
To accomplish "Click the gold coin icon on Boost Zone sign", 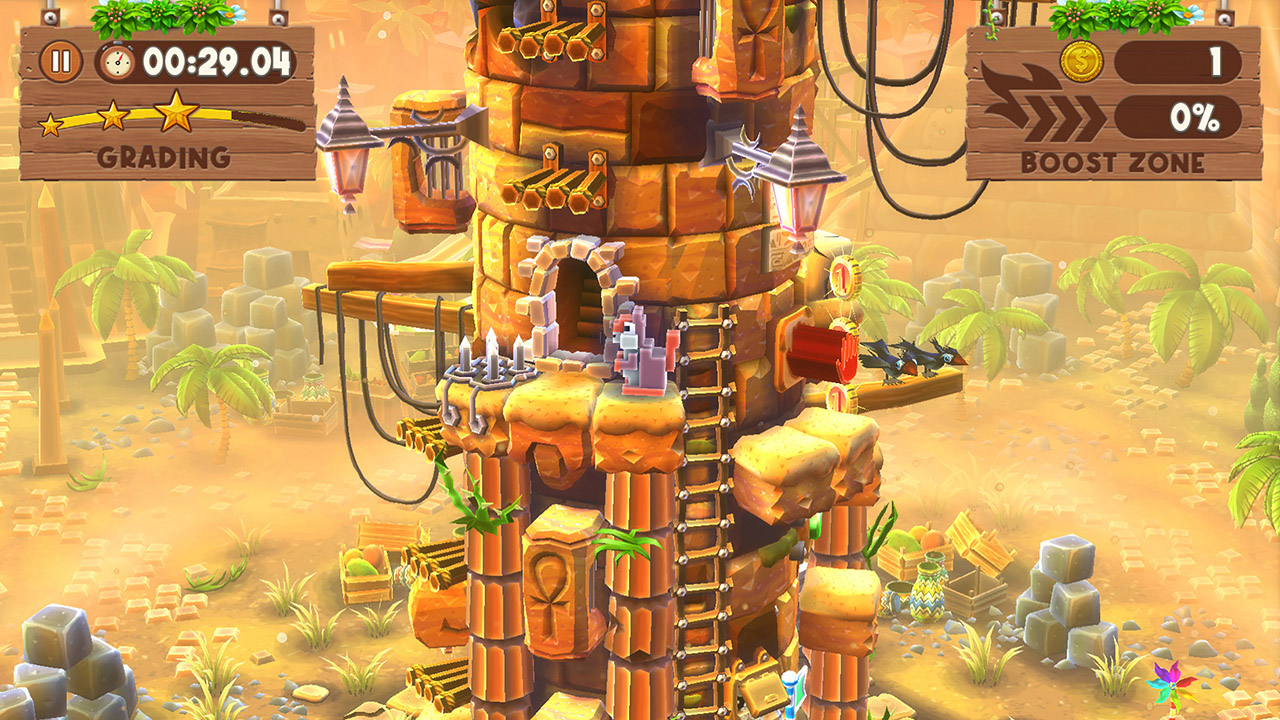I will tap(1080, 62).
